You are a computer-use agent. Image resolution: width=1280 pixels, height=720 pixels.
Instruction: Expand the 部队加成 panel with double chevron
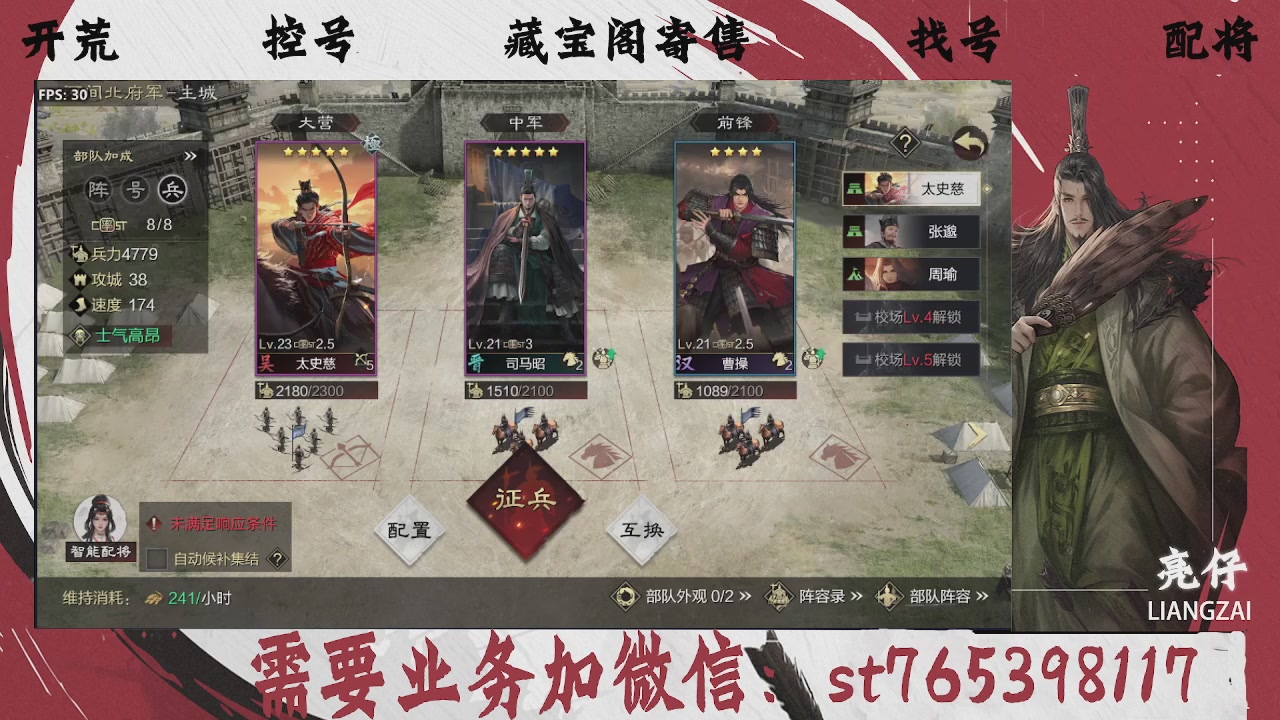tap(190, 155)
